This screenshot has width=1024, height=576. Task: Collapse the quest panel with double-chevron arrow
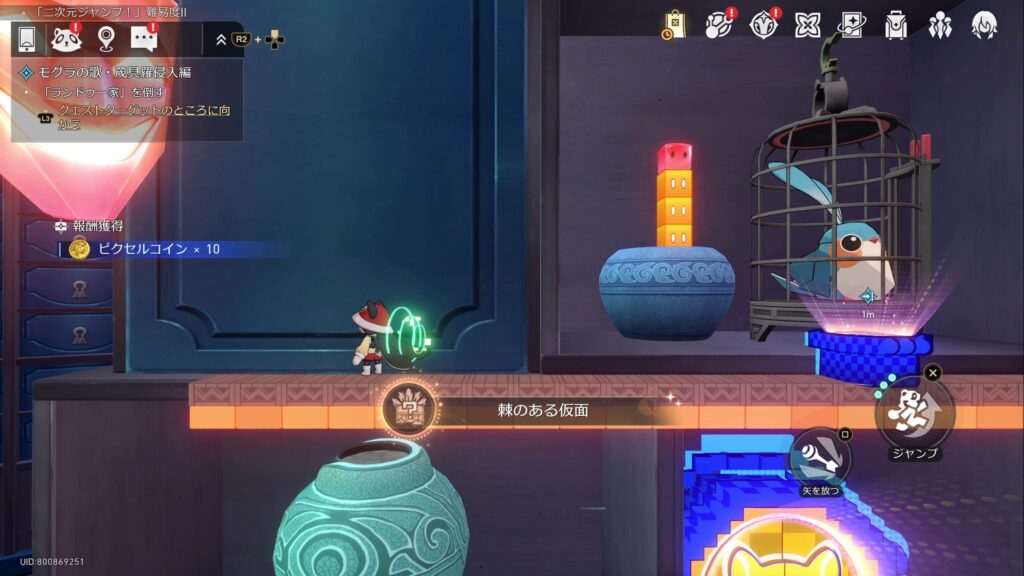[x=221, y=40]
